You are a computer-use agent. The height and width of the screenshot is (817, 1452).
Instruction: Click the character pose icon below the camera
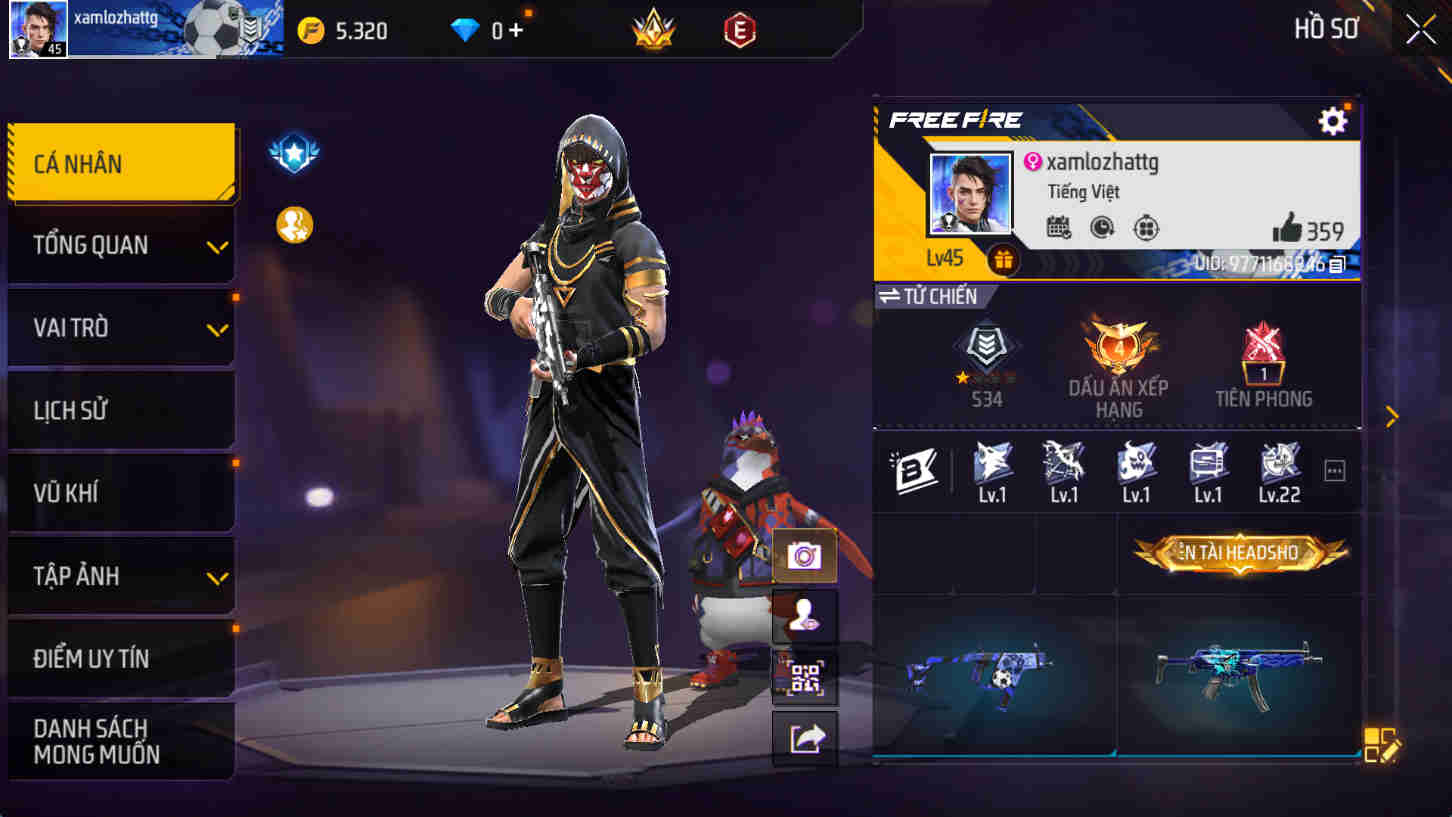[x=805, y=614]
